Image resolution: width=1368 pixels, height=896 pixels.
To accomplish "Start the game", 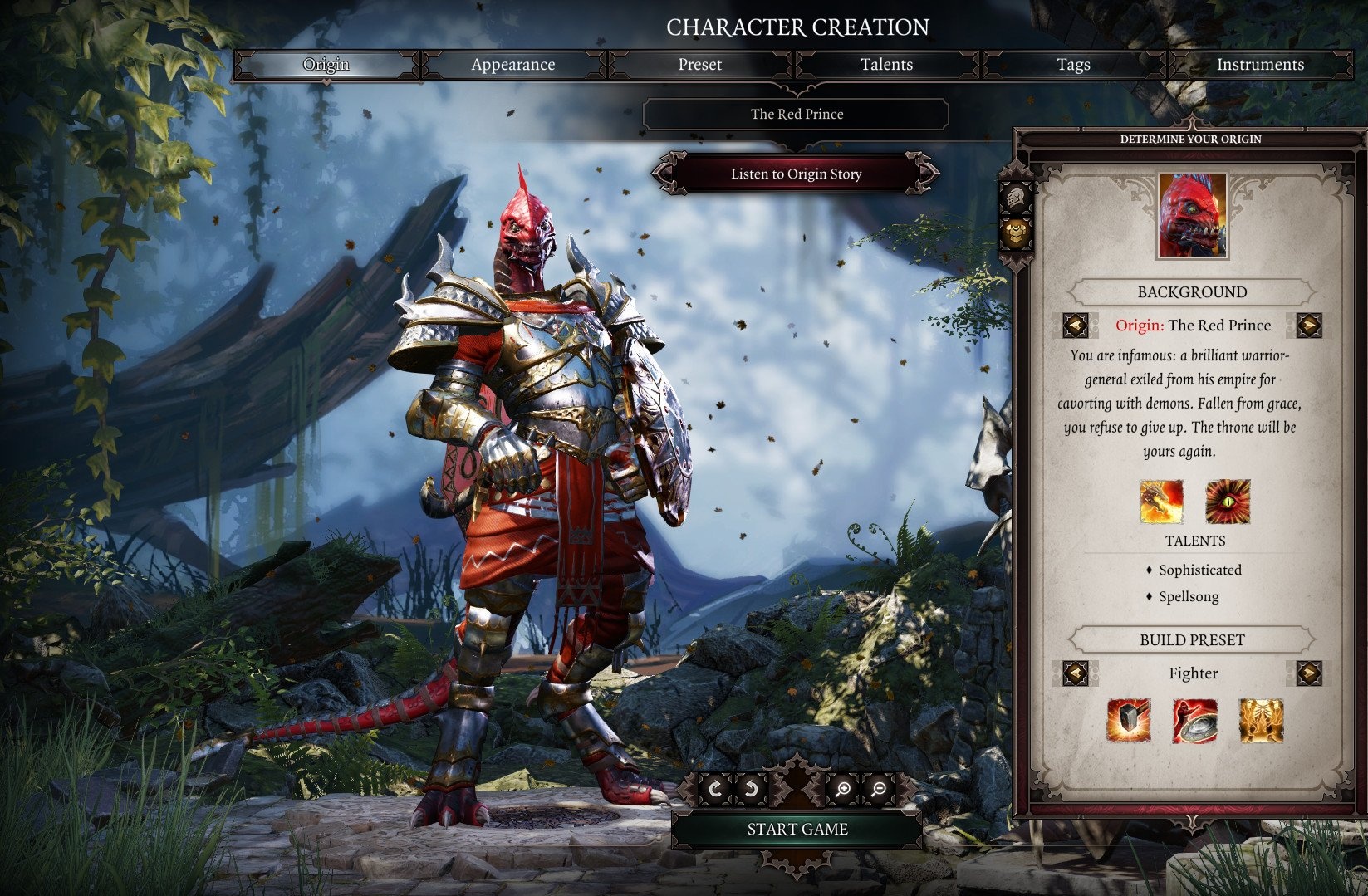I will pyautogui.click(x=797, y=829).
